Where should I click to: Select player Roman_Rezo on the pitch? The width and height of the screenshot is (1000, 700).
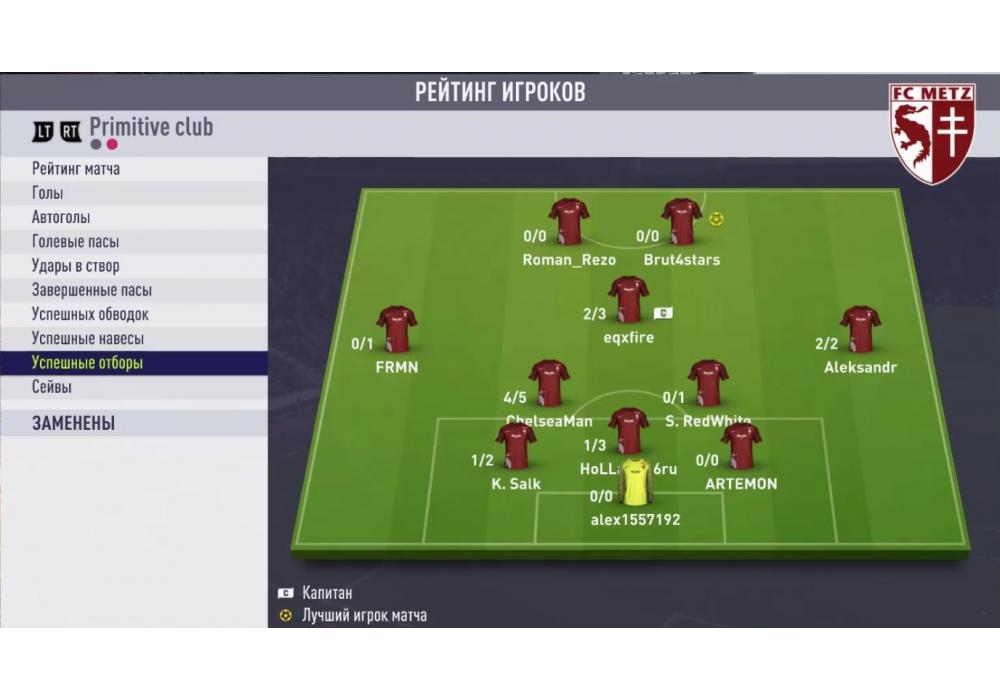569,222
